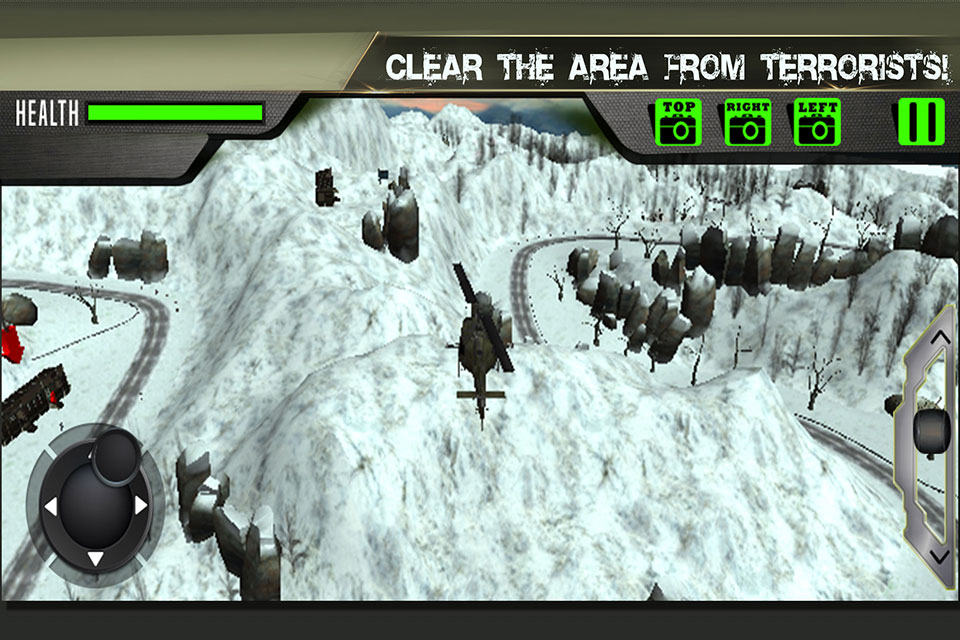This screenshot has width=960, height=640.
Task: Switch to the TOP camera view
Action: 678,123
